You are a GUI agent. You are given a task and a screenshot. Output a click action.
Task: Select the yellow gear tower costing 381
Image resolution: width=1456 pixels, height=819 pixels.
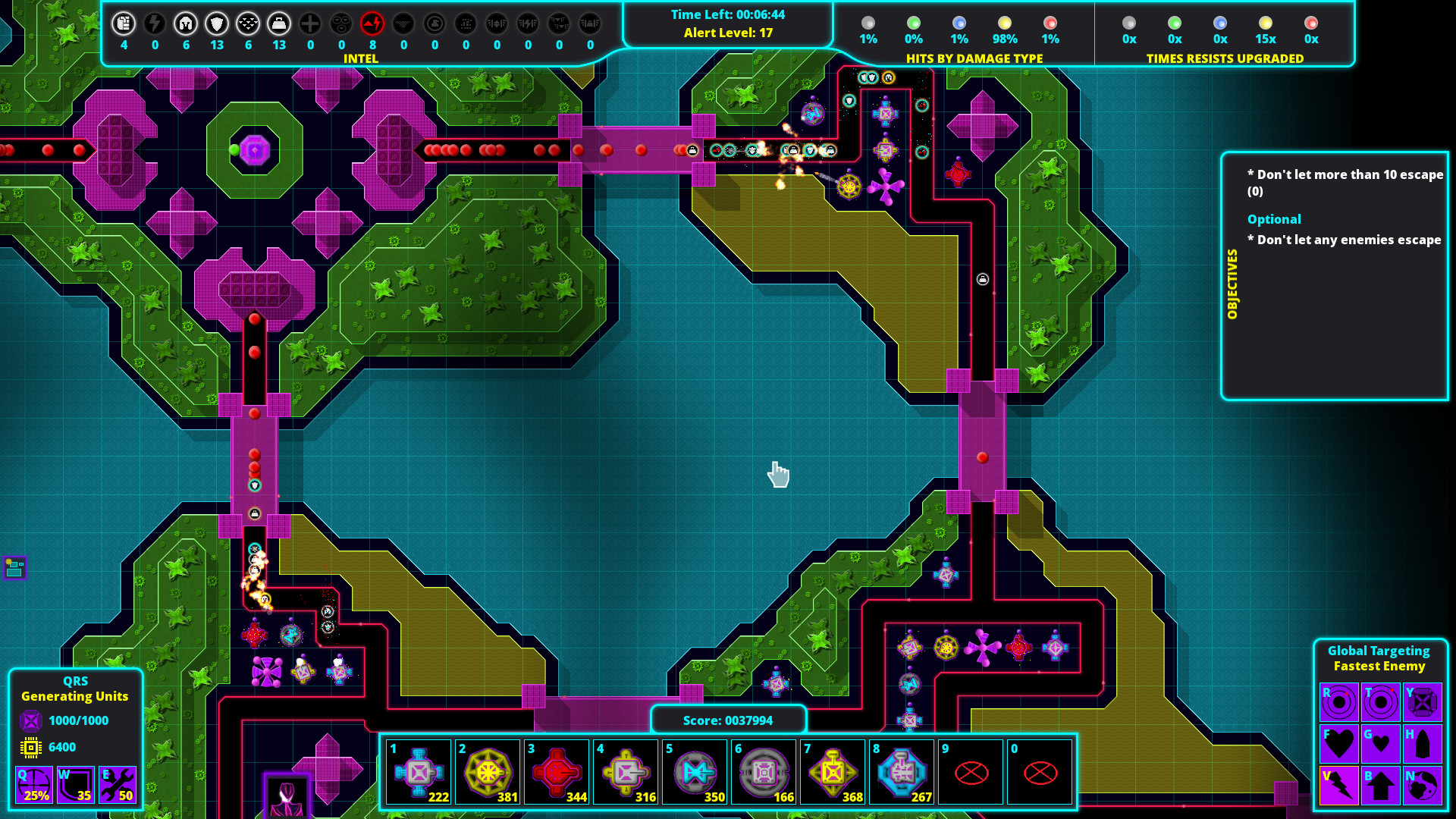click(x=488, y=772)
